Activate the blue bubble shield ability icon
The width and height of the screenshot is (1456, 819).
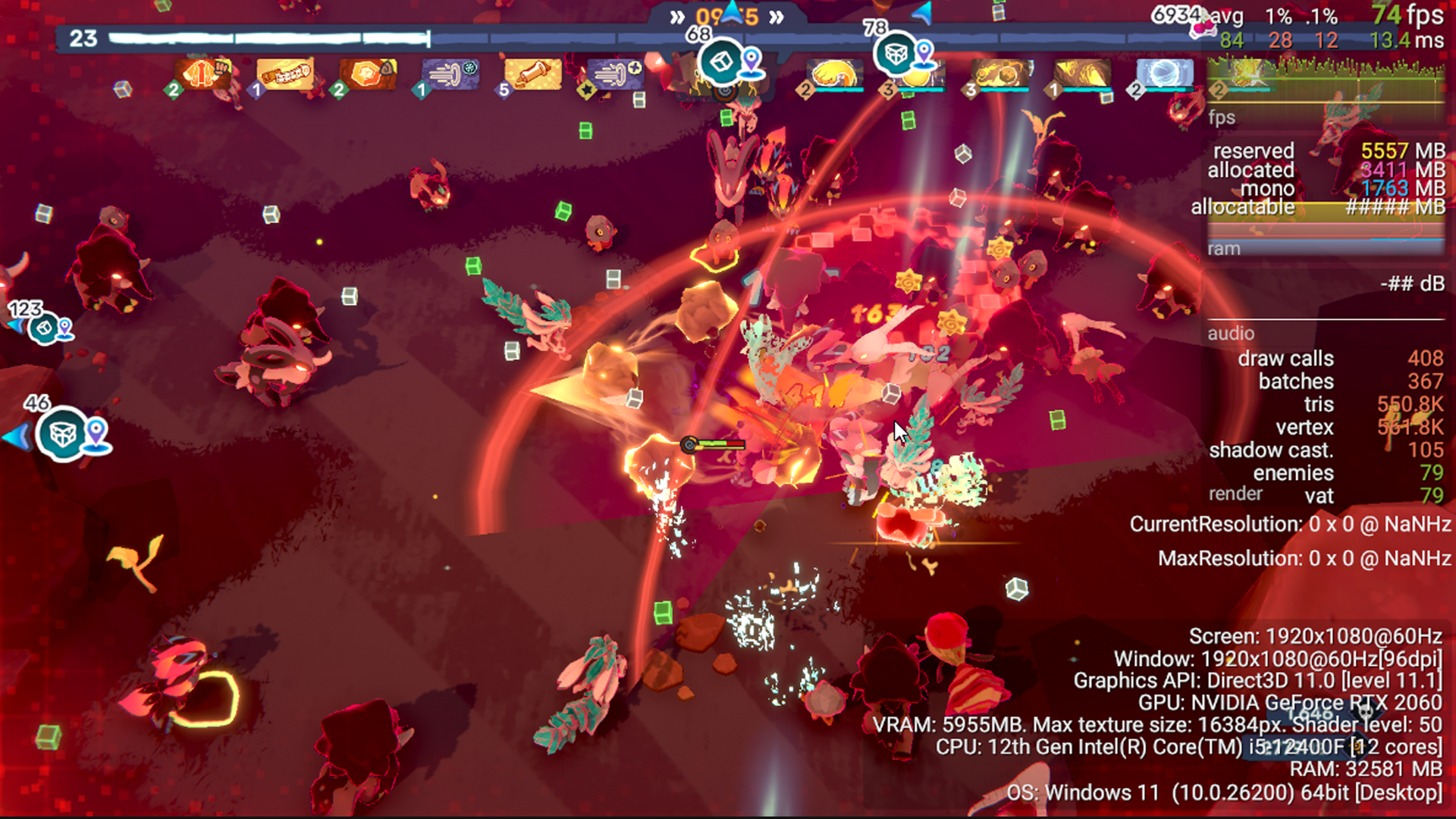(1165, 74)
